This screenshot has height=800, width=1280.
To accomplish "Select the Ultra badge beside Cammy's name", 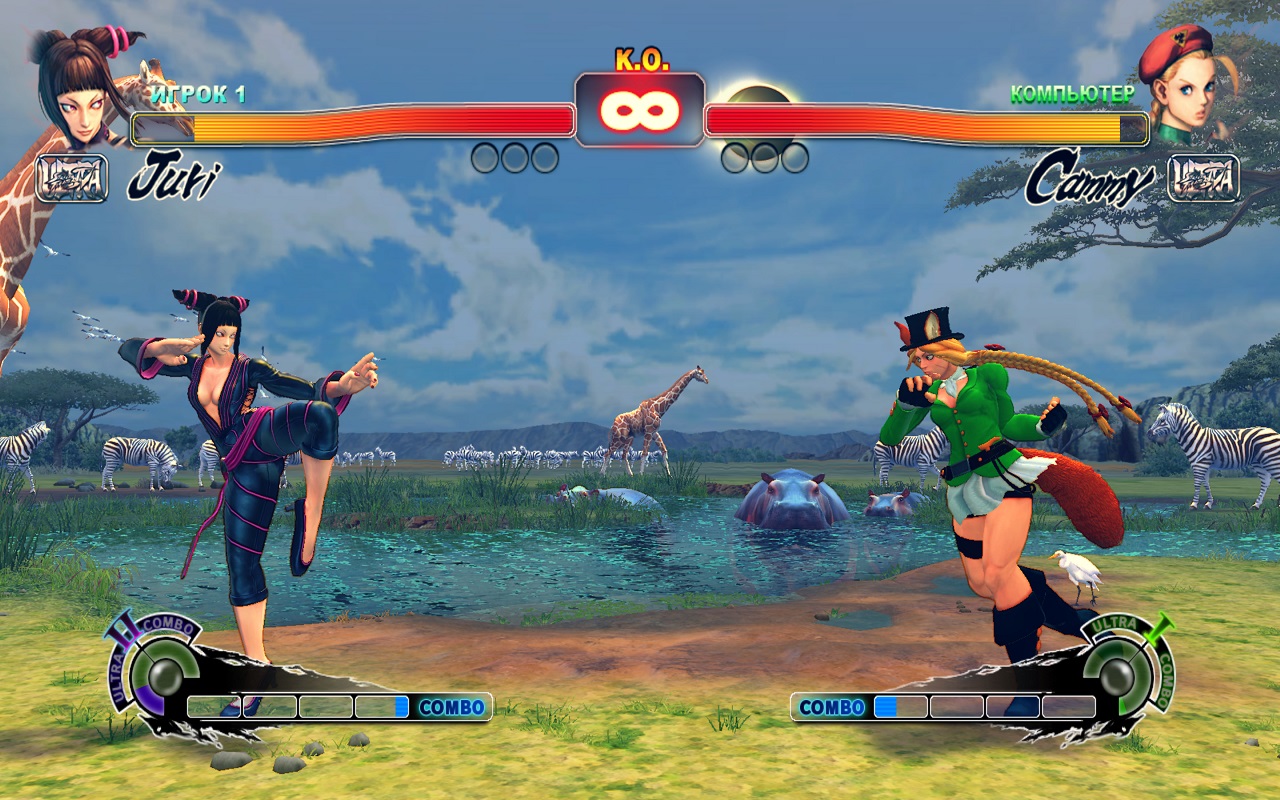I will 1203,178.
